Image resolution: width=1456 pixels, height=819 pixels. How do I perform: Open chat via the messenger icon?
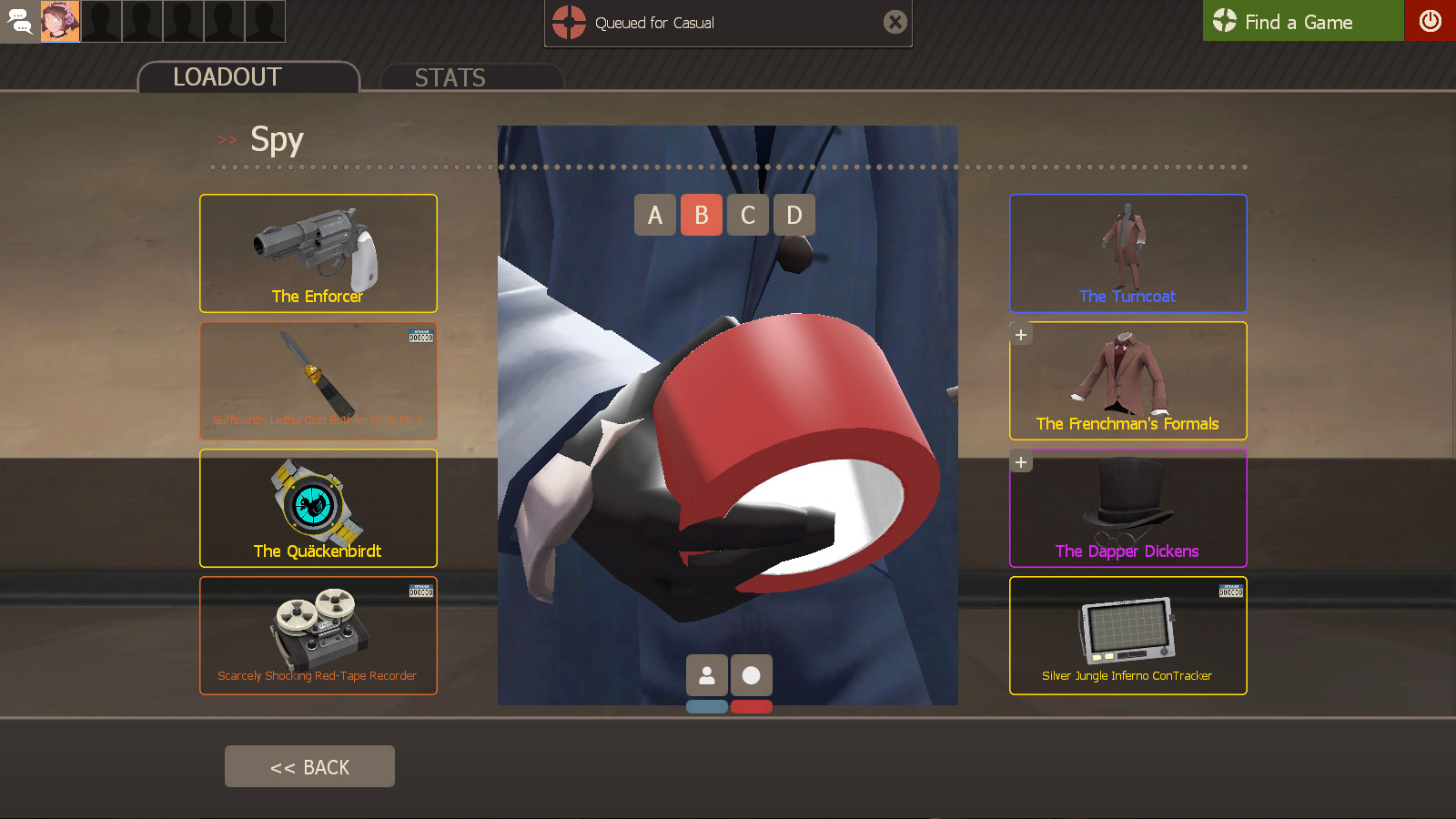(x=19, y=21)
